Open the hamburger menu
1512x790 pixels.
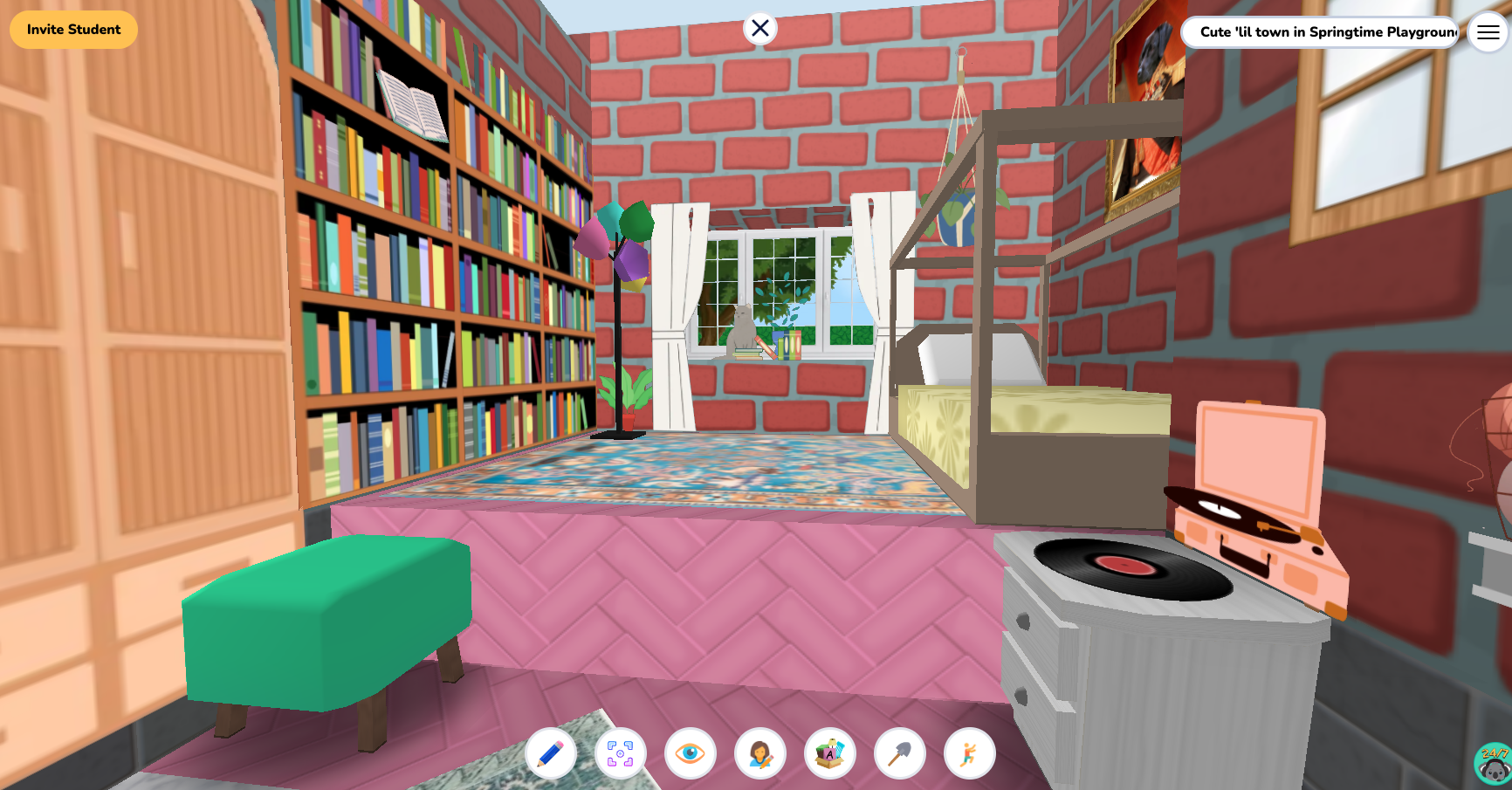(1487, 32)
